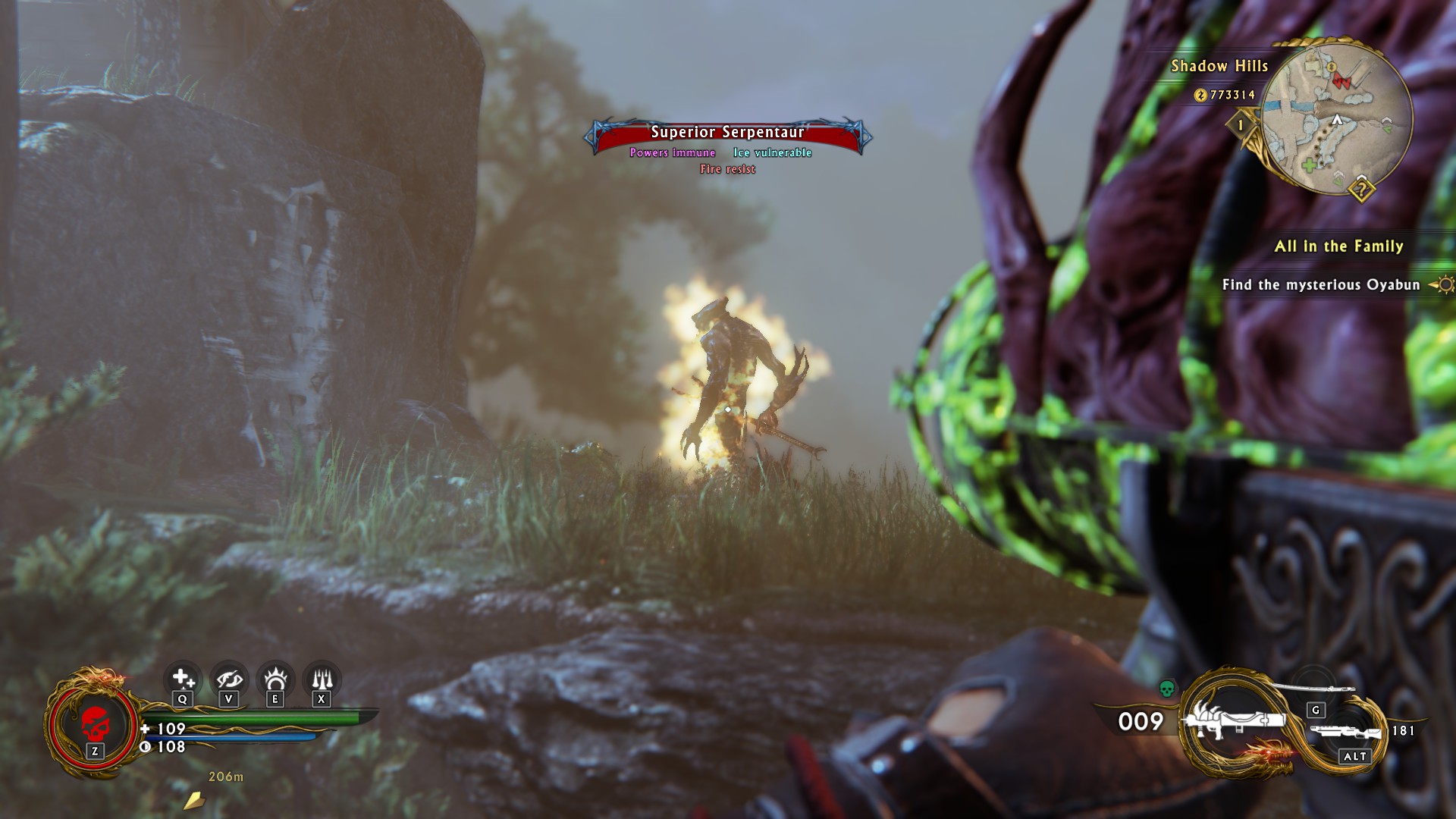Cast the ground spikes power
1456x819 pixels.
click(x=322, y=678)
